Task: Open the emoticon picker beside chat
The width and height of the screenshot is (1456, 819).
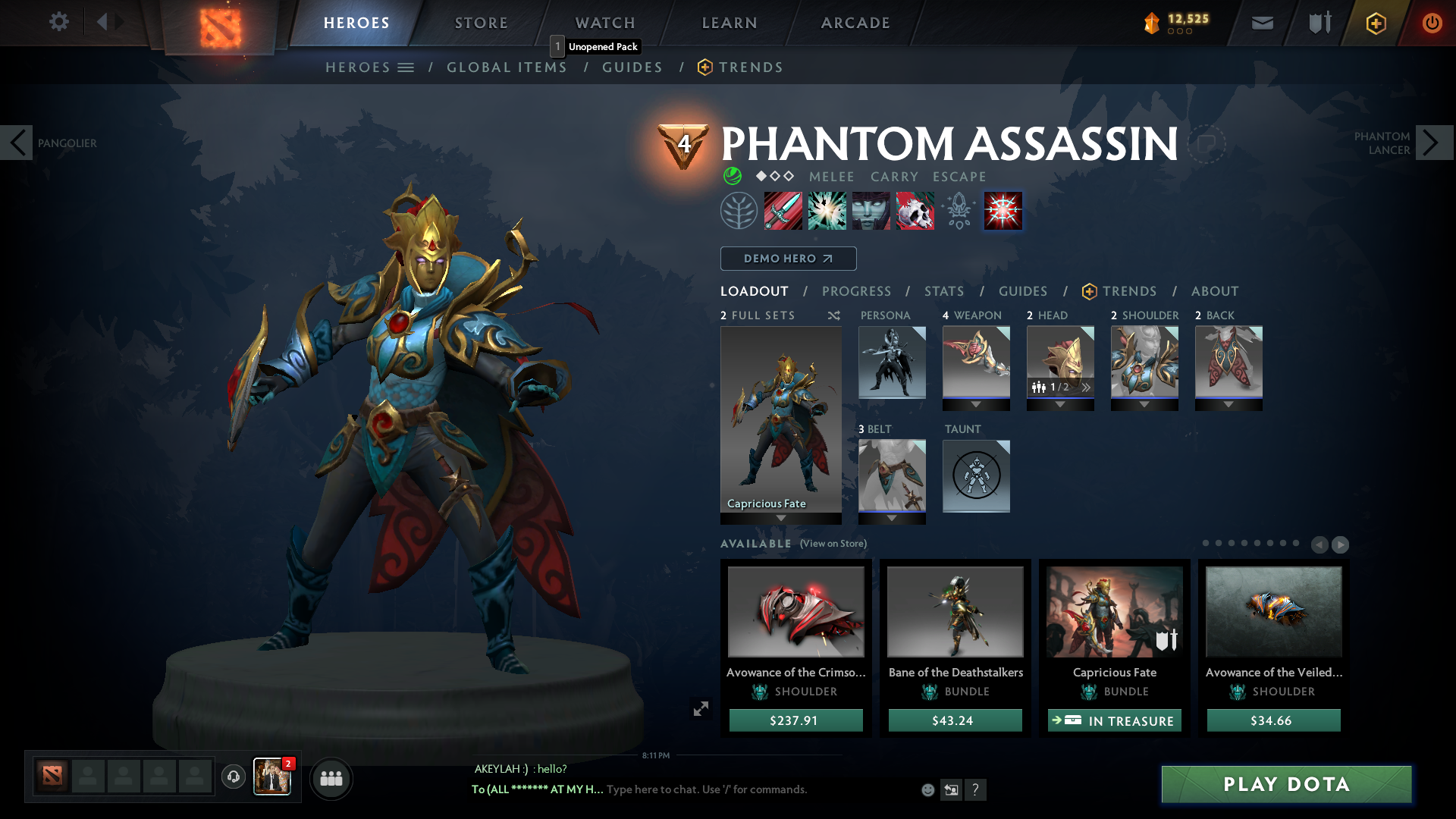Action: point(927,789)
